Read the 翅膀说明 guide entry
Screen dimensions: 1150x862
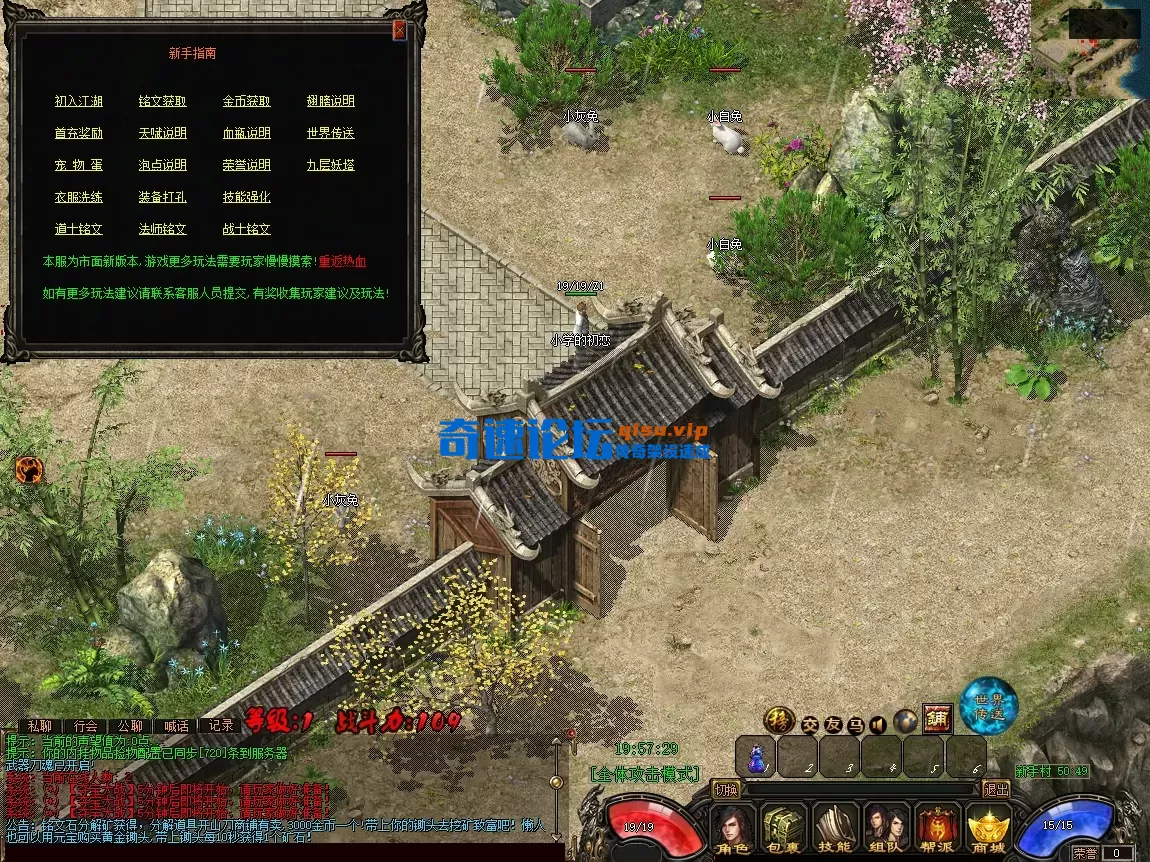(x=331, y=101)
